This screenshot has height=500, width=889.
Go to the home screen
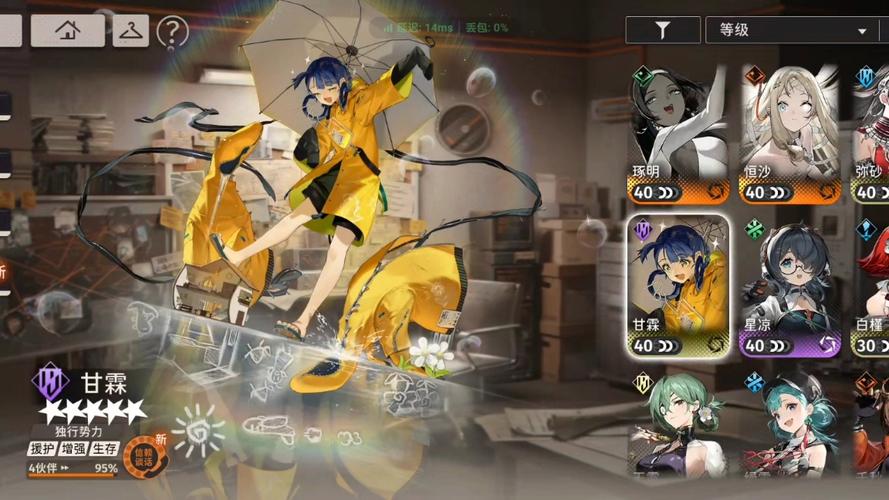[x=68, y=31]
